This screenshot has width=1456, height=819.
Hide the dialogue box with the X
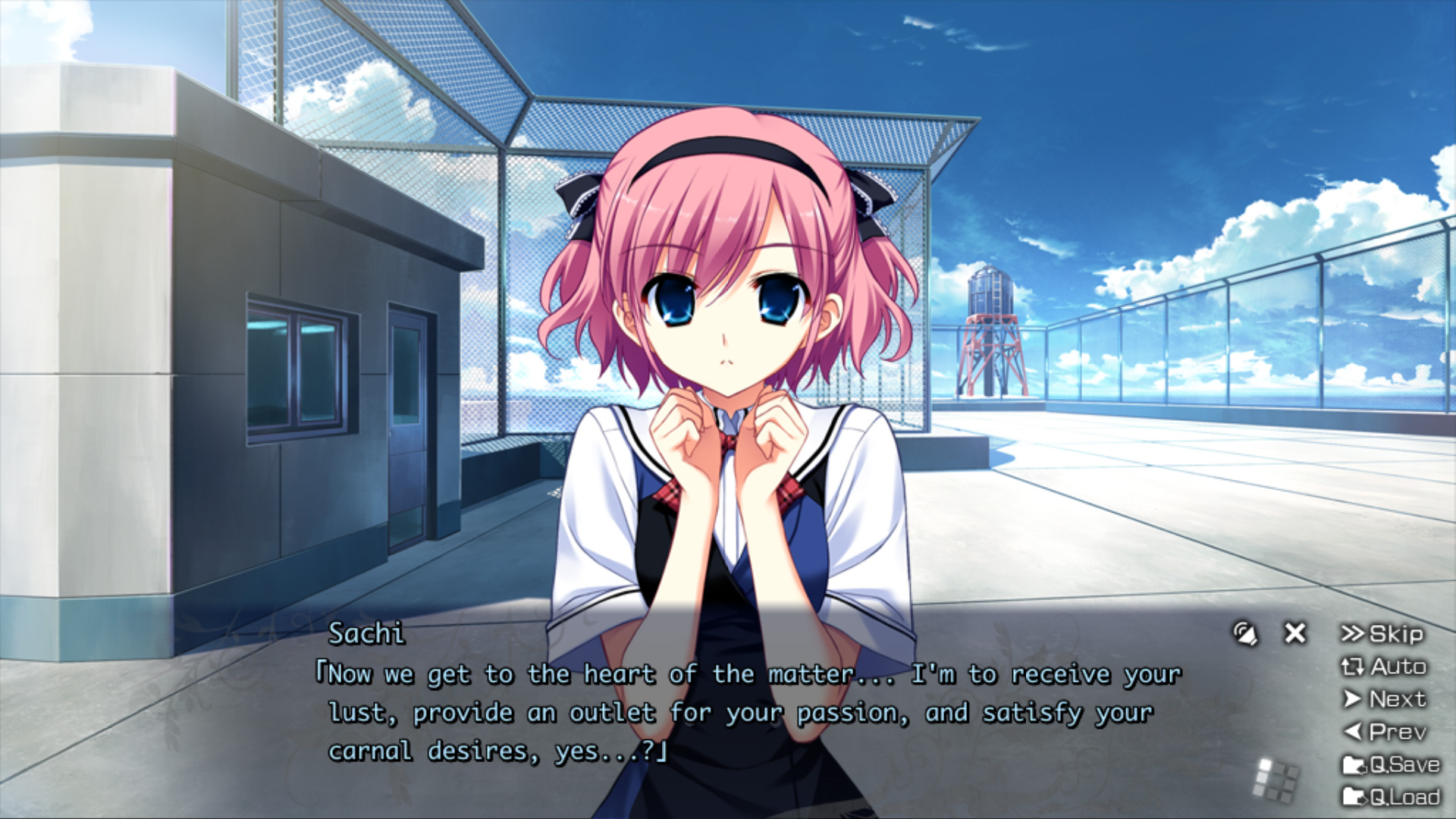[1295, 633]
